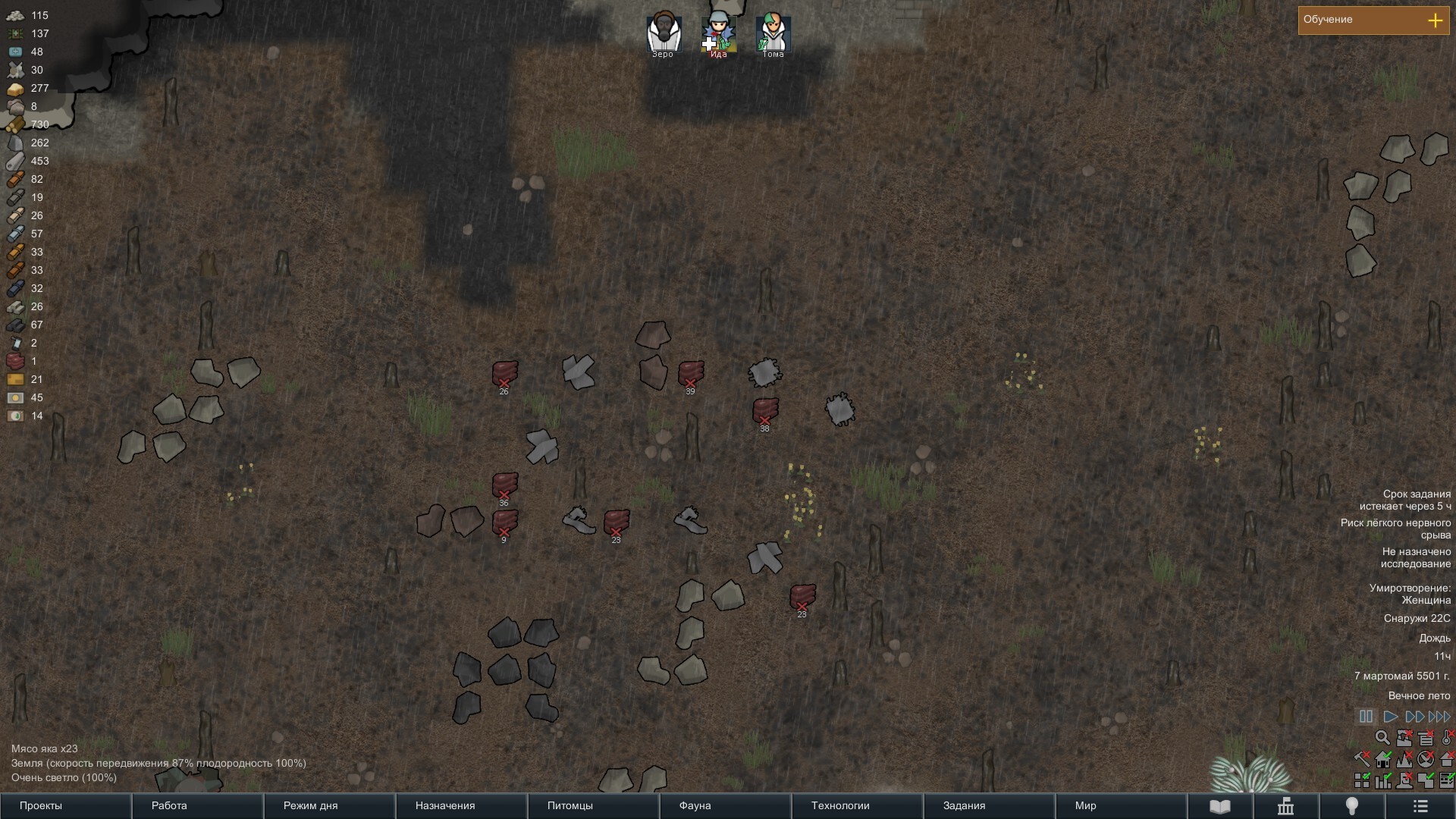Toggle the temperature overlay thermometer icon
Image resolution: width=1456 pixels, height=819 pixels.
[1447, 737]
